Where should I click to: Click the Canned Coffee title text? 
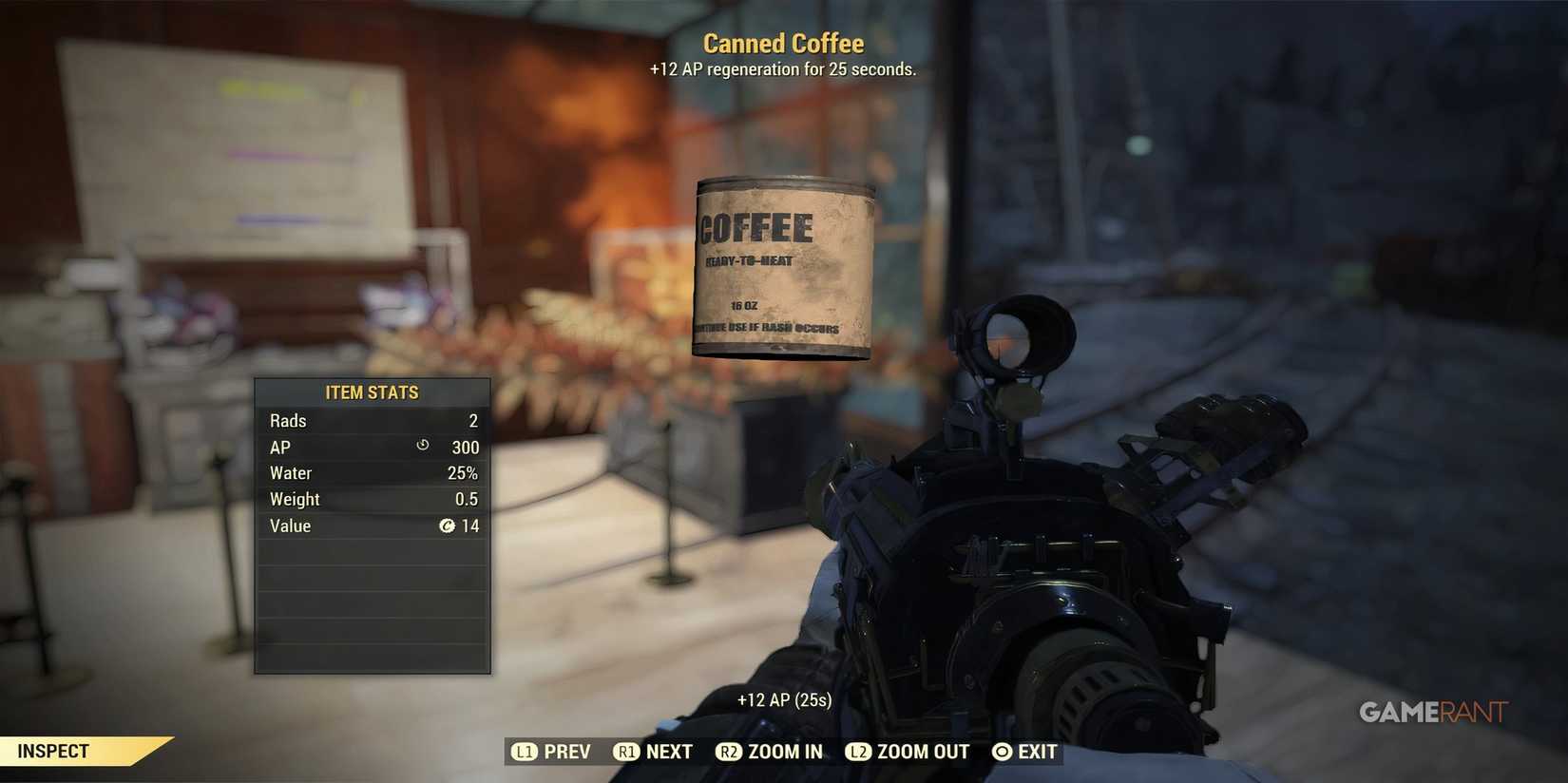point(783,43)
